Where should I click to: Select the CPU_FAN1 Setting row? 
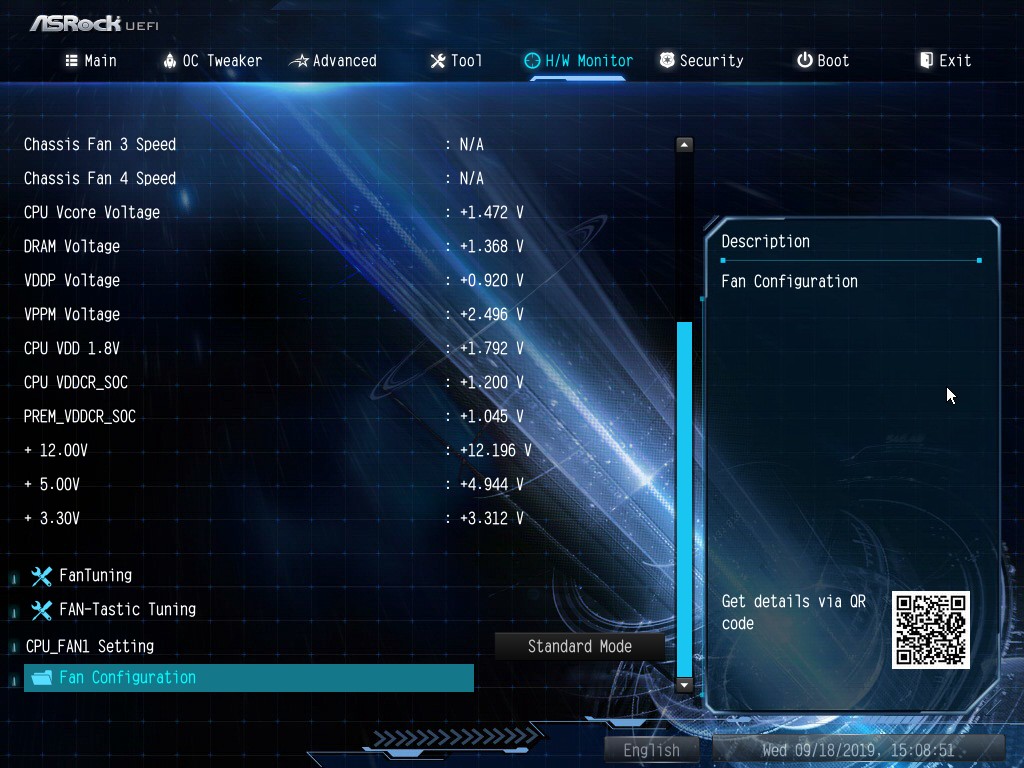tap(90, 646)
